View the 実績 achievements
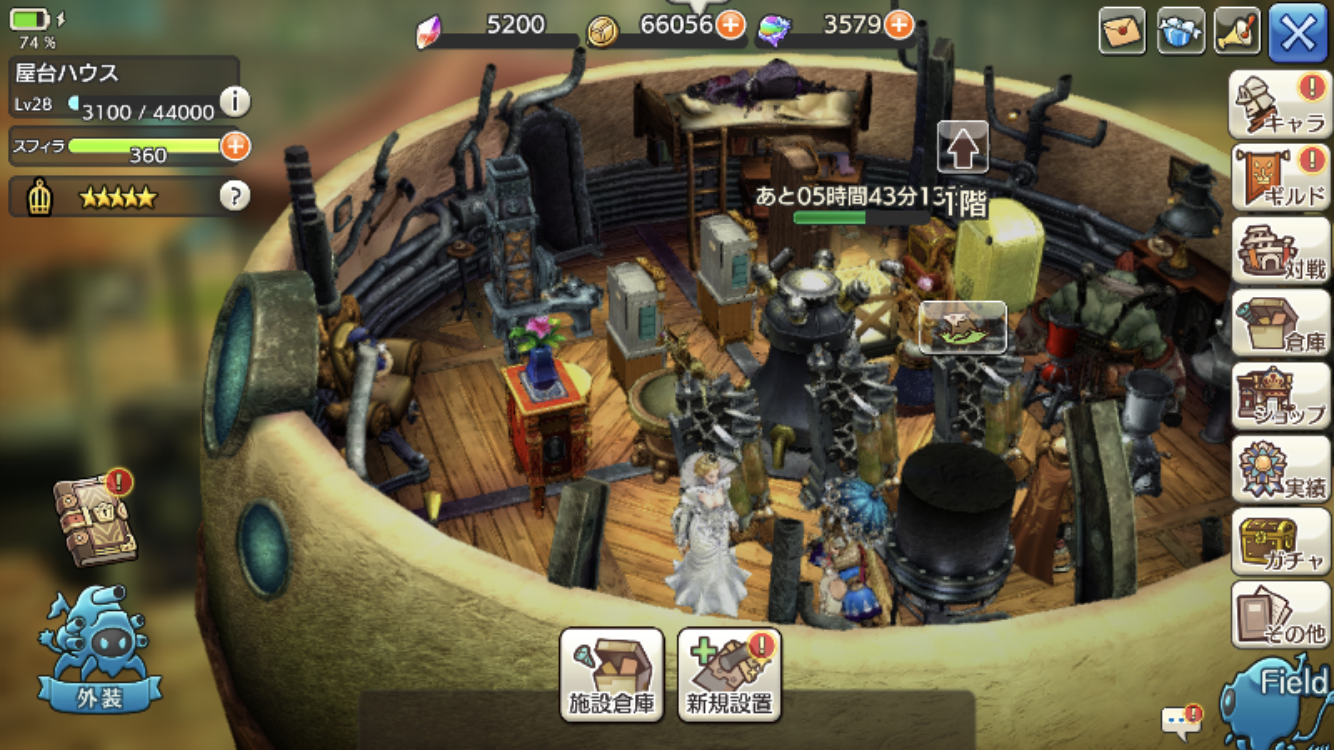The height and width of the screenshot is (750, 1334). pos(1279,469)
